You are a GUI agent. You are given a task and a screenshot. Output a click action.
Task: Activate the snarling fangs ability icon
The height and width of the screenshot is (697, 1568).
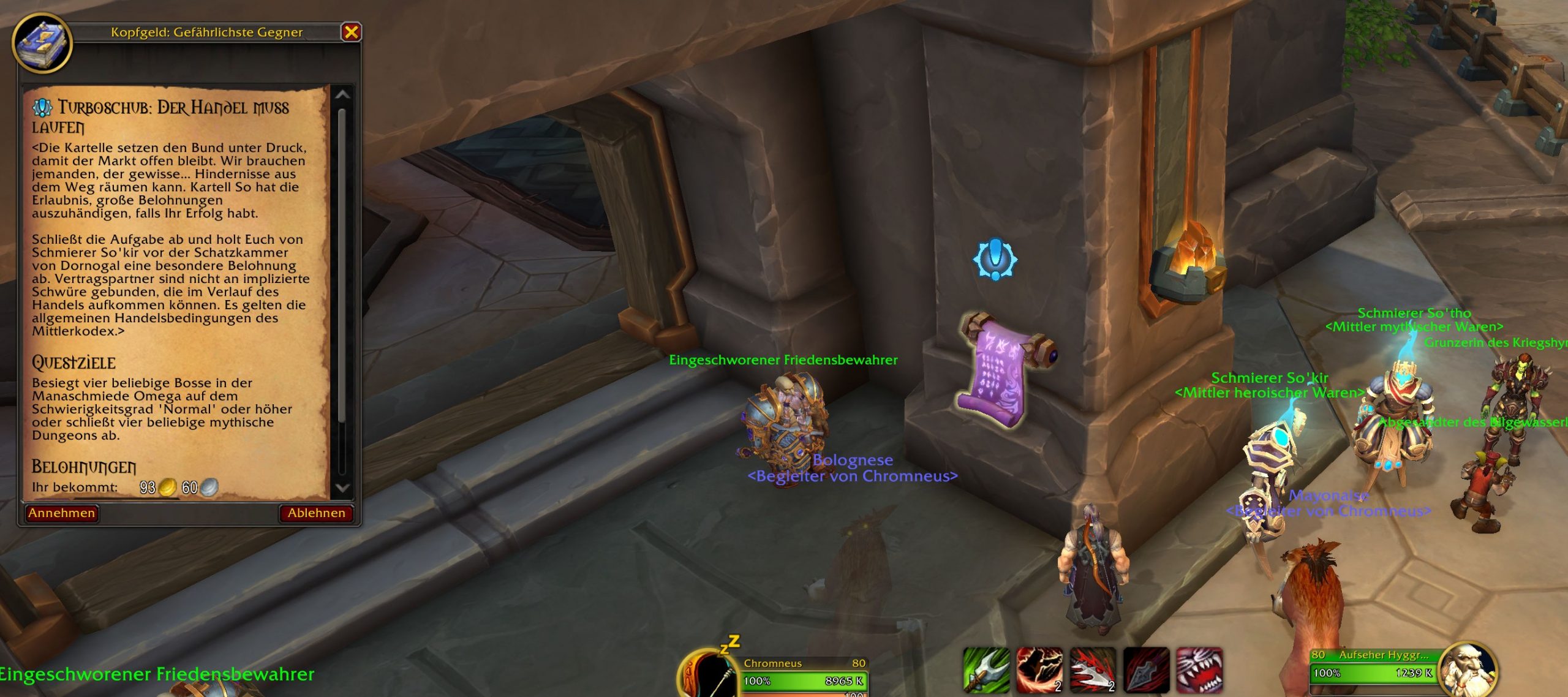click(1199, 670)
